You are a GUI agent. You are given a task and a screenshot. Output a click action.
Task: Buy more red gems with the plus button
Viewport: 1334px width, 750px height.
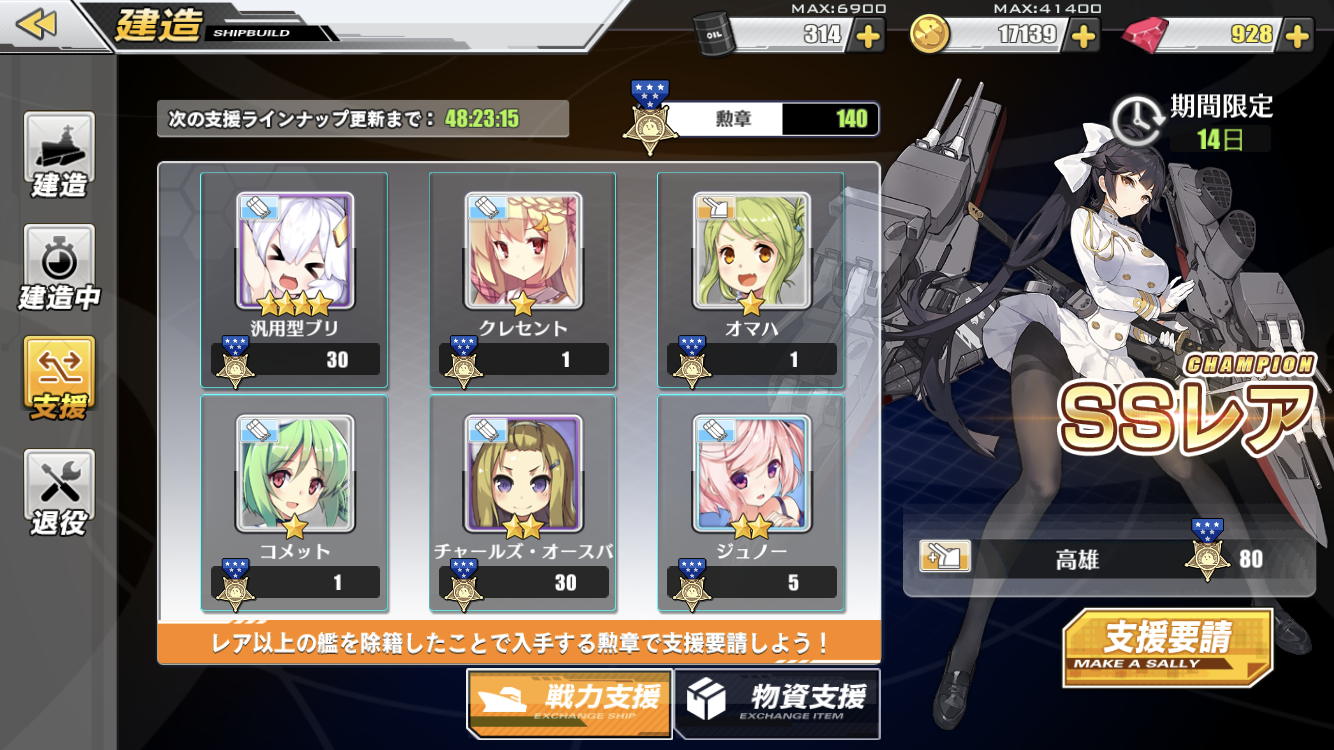(1298, 36)
